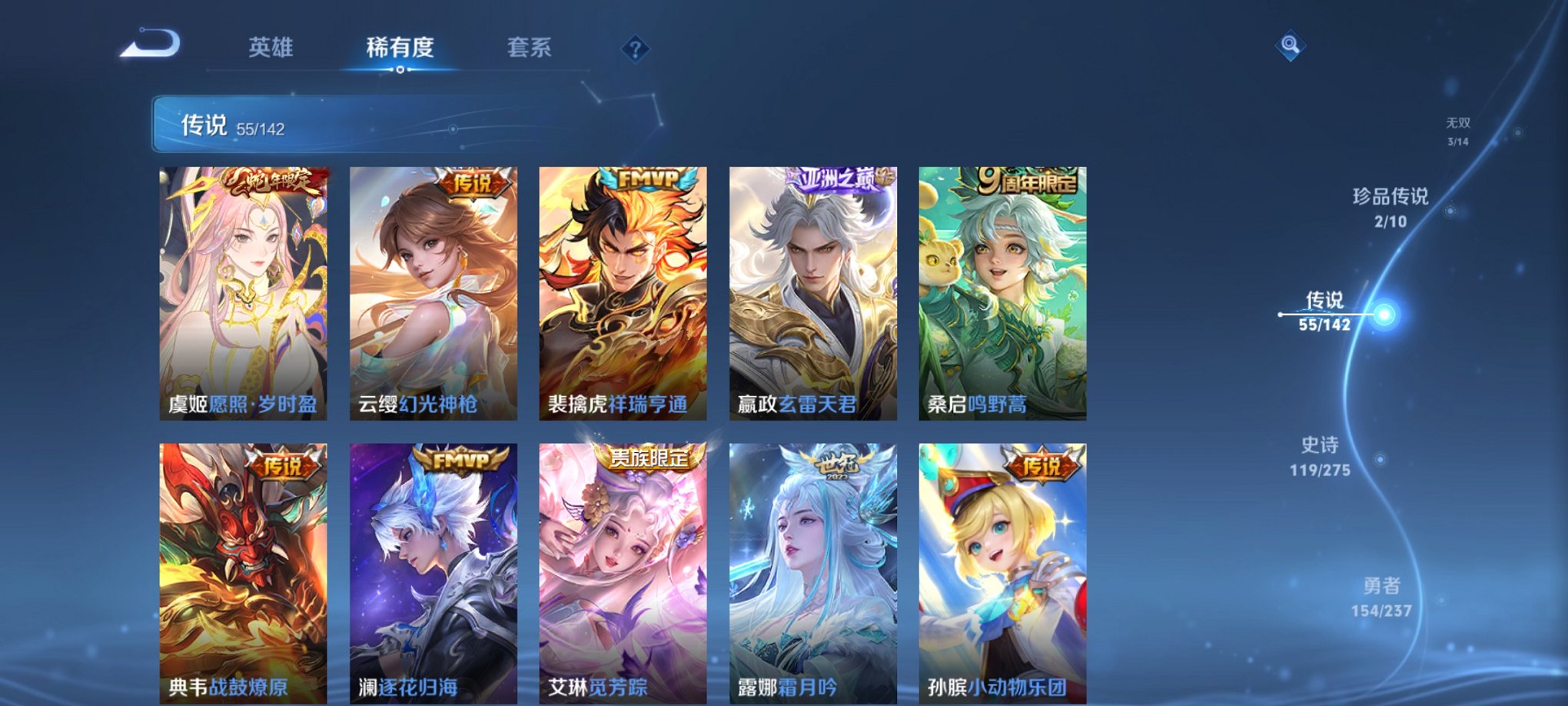This screenshot has height=706, width=1568.
Task: Click the 稀有度 tab indicator dot below the tab
Action: point(400,71)
